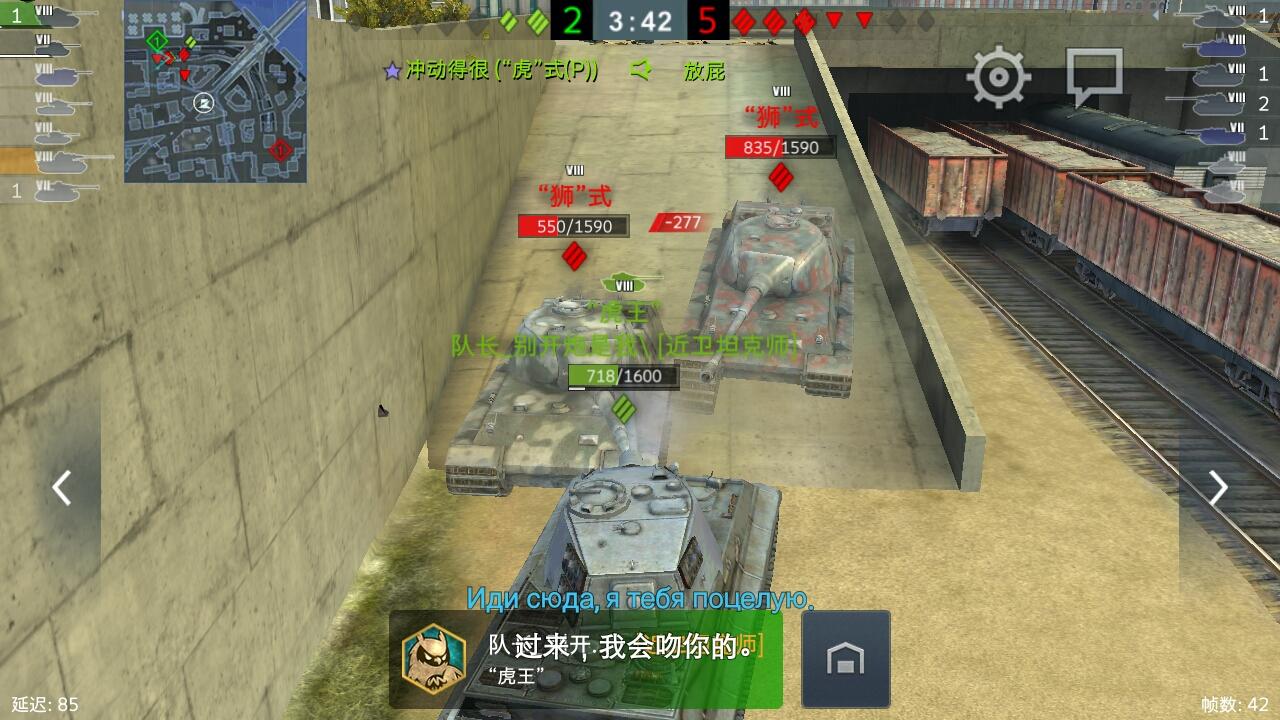Click the right camera chevron arrow
1280x720 pixels.
coord(1217,488)
